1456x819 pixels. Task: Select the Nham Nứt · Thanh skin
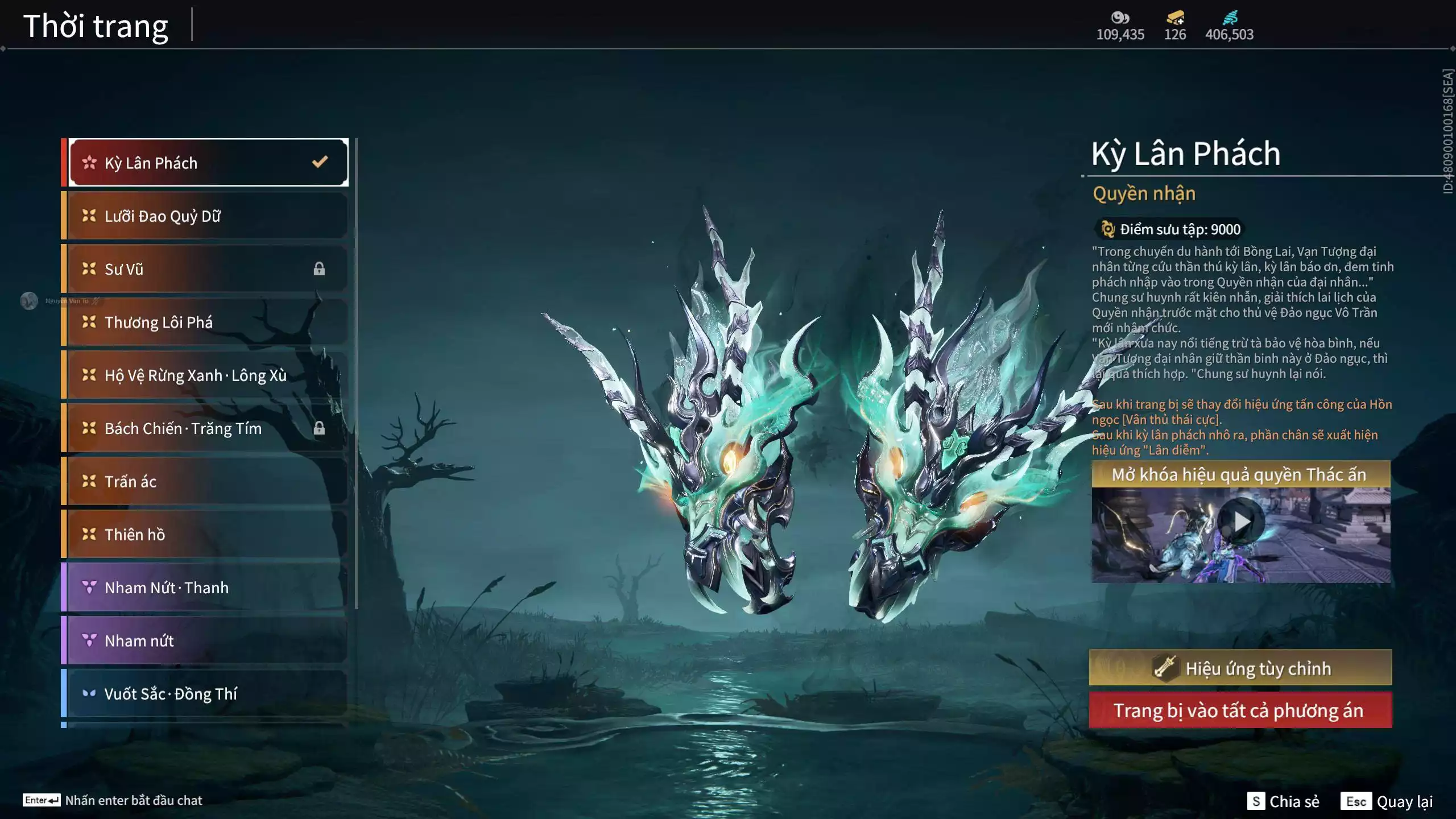(x=208, y=588)
